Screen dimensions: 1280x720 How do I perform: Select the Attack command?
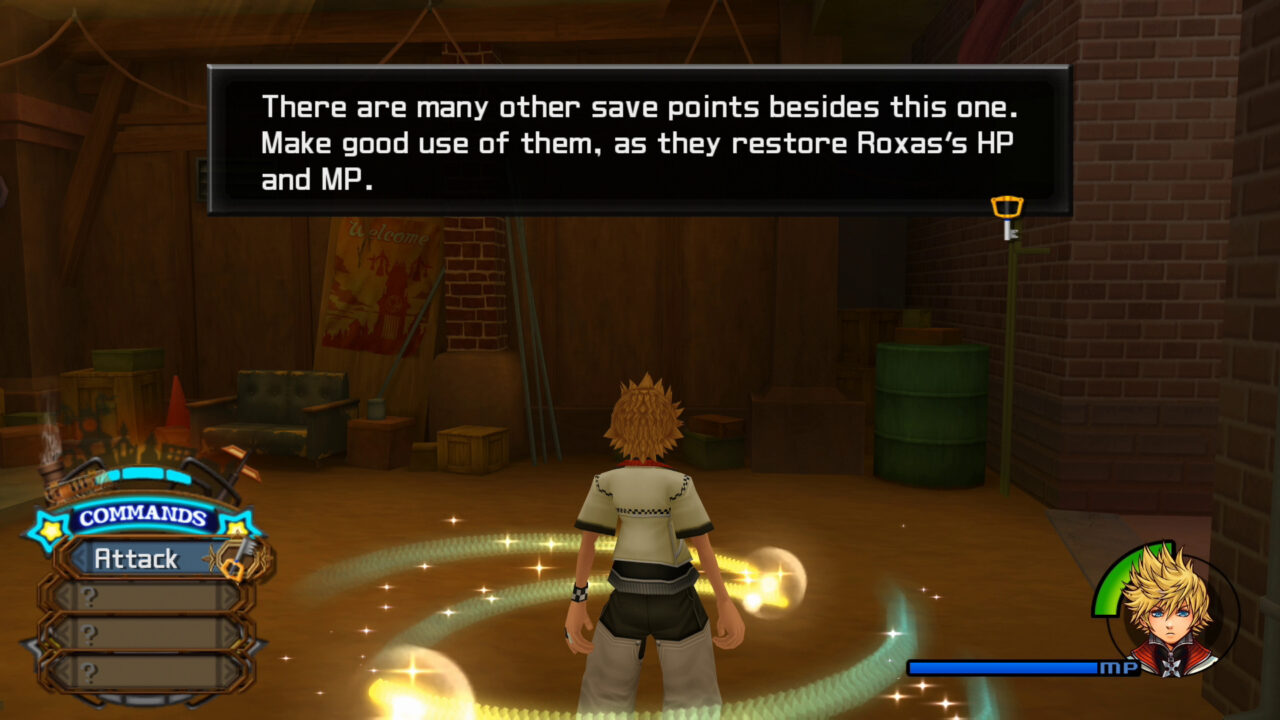(138, 558)
